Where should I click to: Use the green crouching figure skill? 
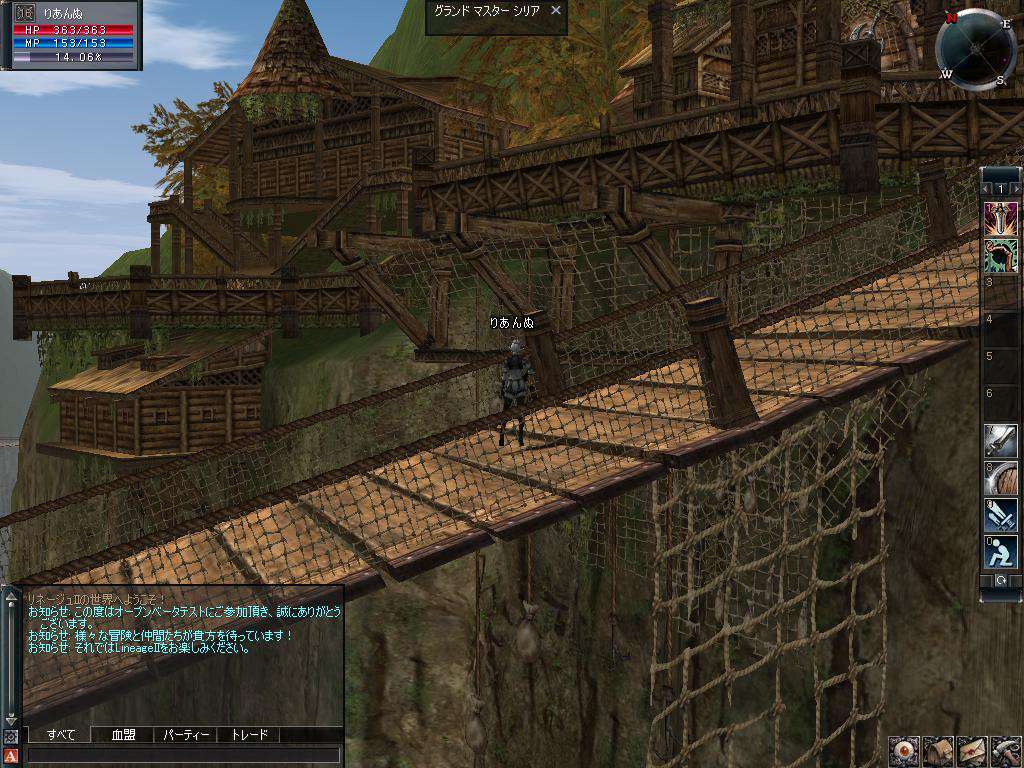click(x=1001, y=255)
